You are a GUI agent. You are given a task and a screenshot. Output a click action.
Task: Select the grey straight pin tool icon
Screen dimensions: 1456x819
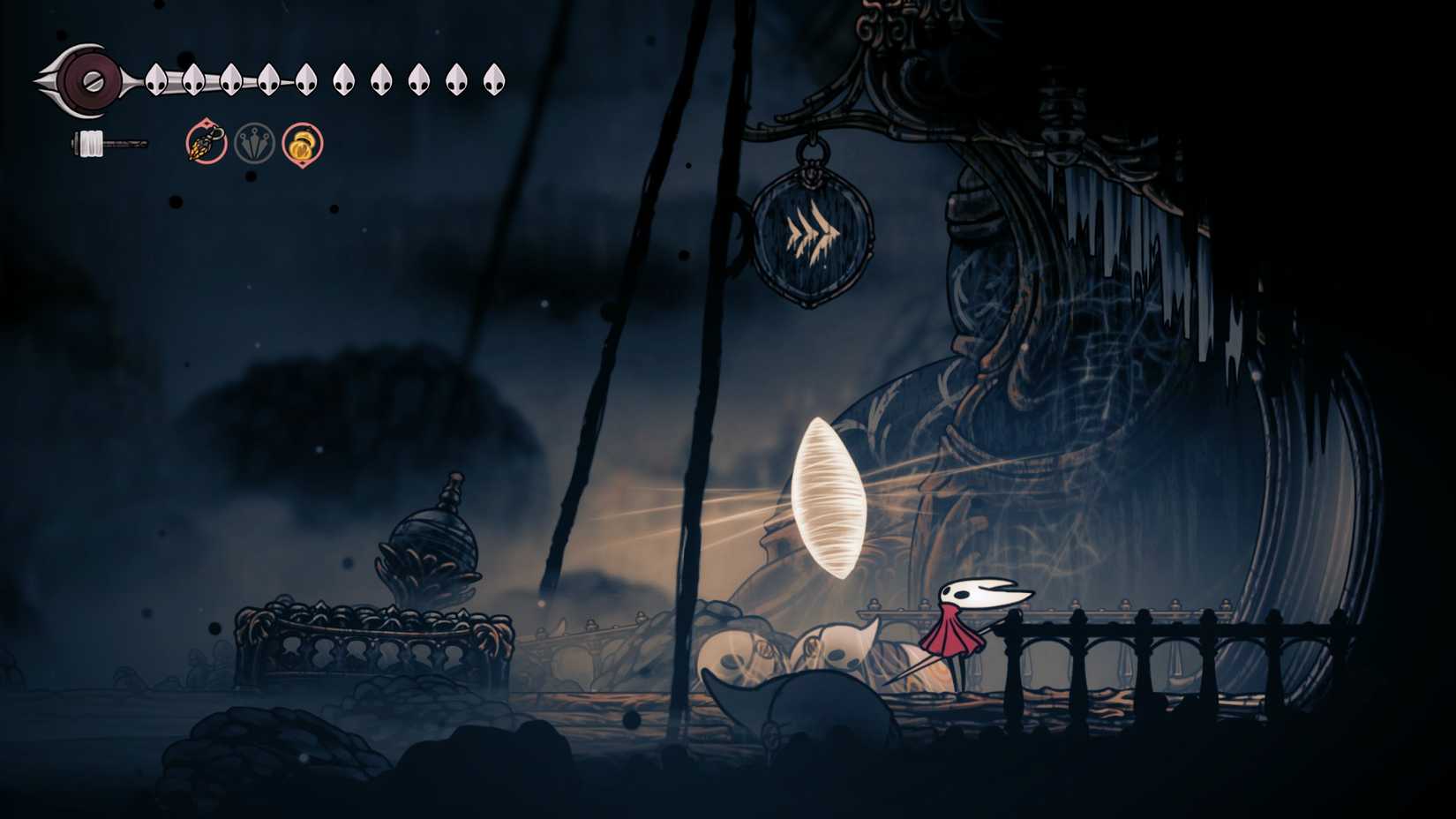(253, 142)
